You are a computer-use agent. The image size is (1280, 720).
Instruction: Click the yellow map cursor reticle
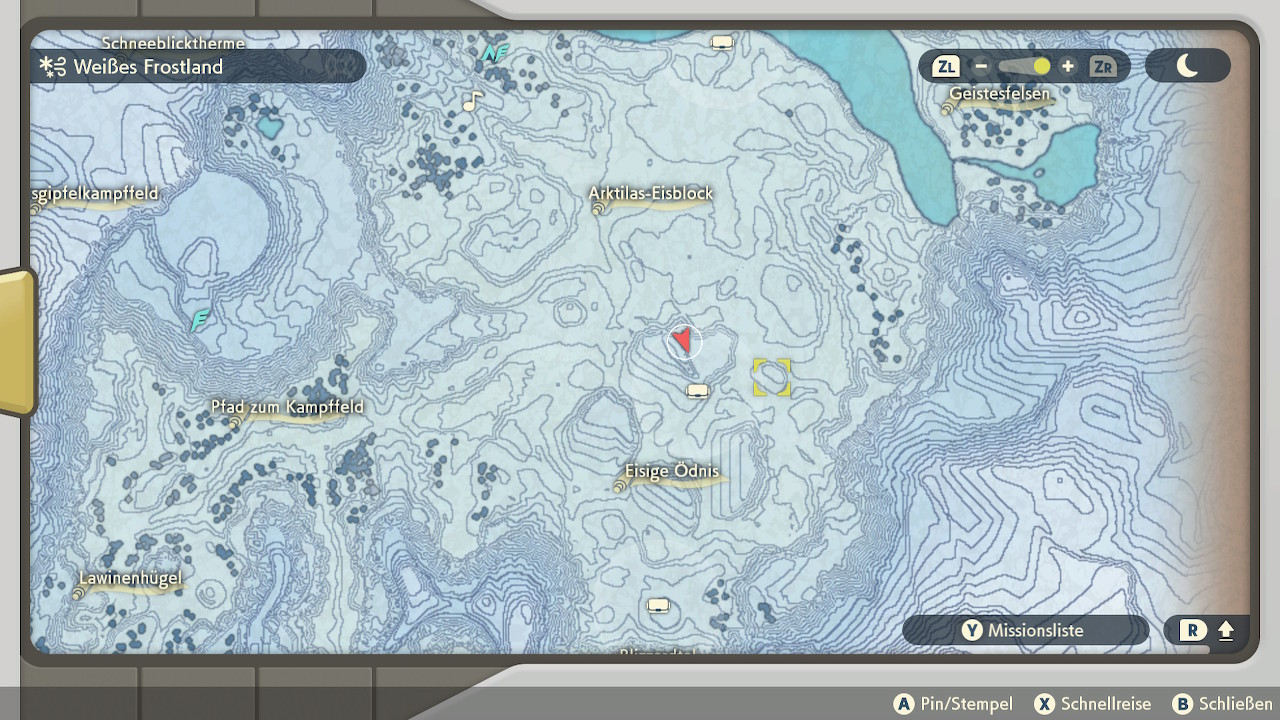tap(771, 378)
